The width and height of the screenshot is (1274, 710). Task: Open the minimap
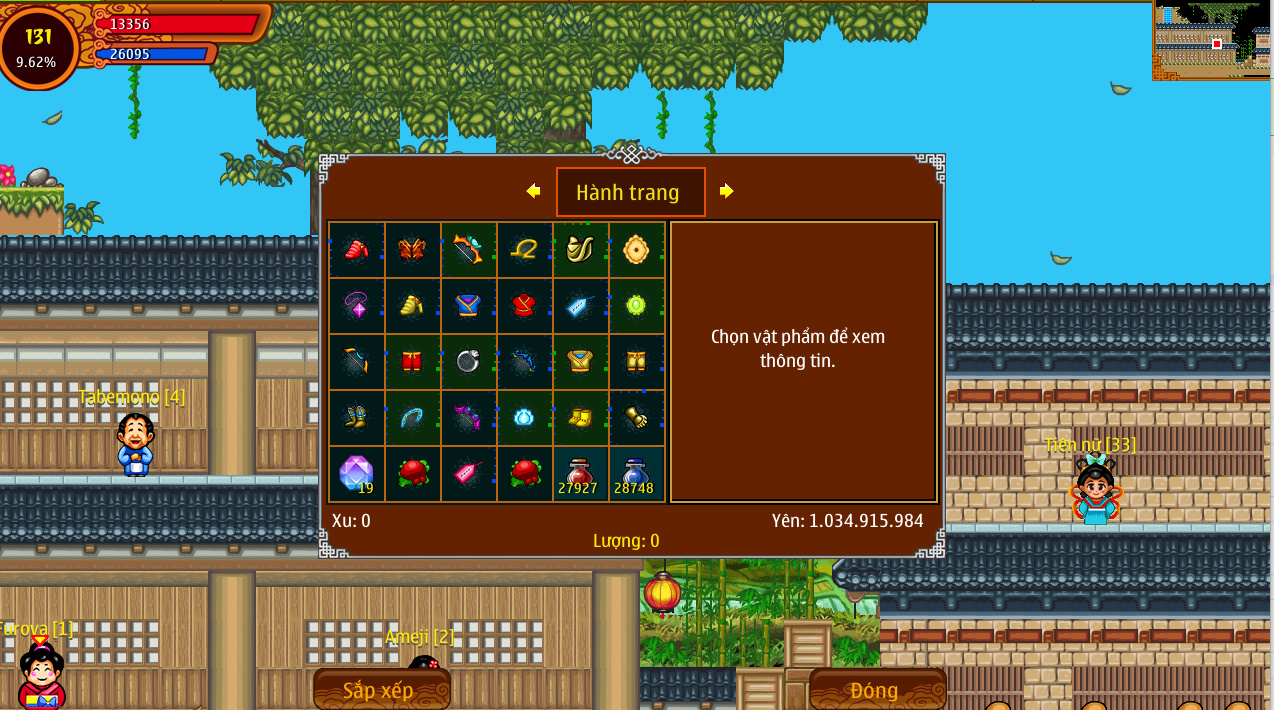(1211, 40)
